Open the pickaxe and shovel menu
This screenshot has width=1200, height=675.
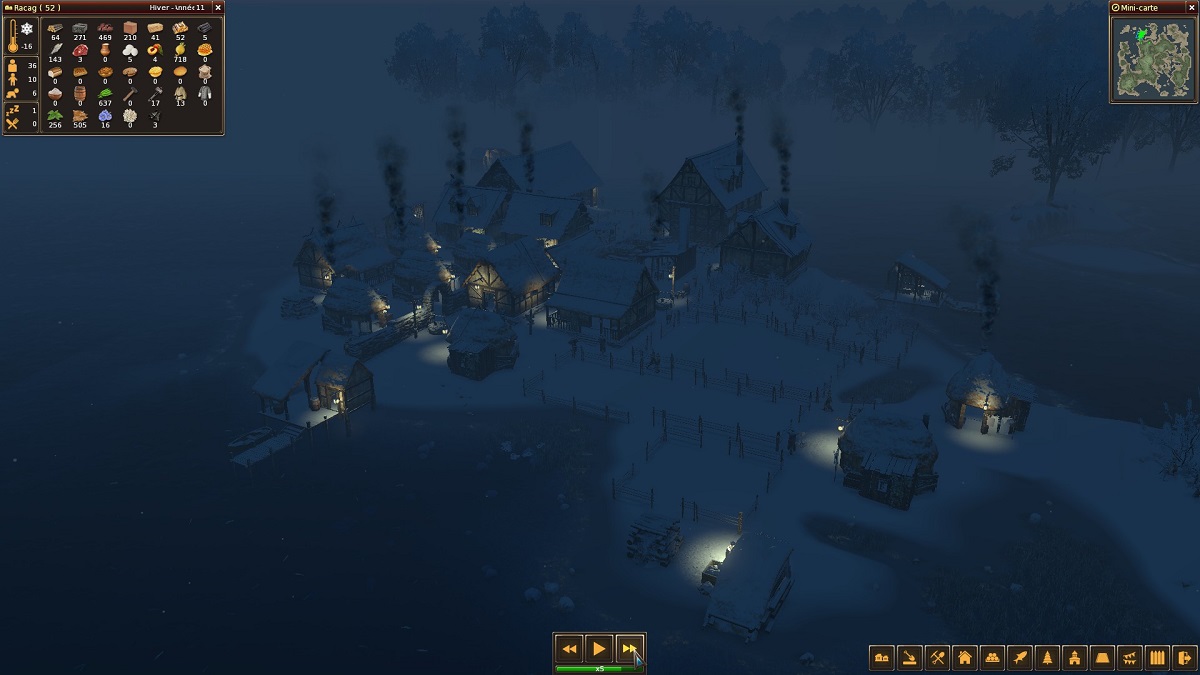[938, 658]
